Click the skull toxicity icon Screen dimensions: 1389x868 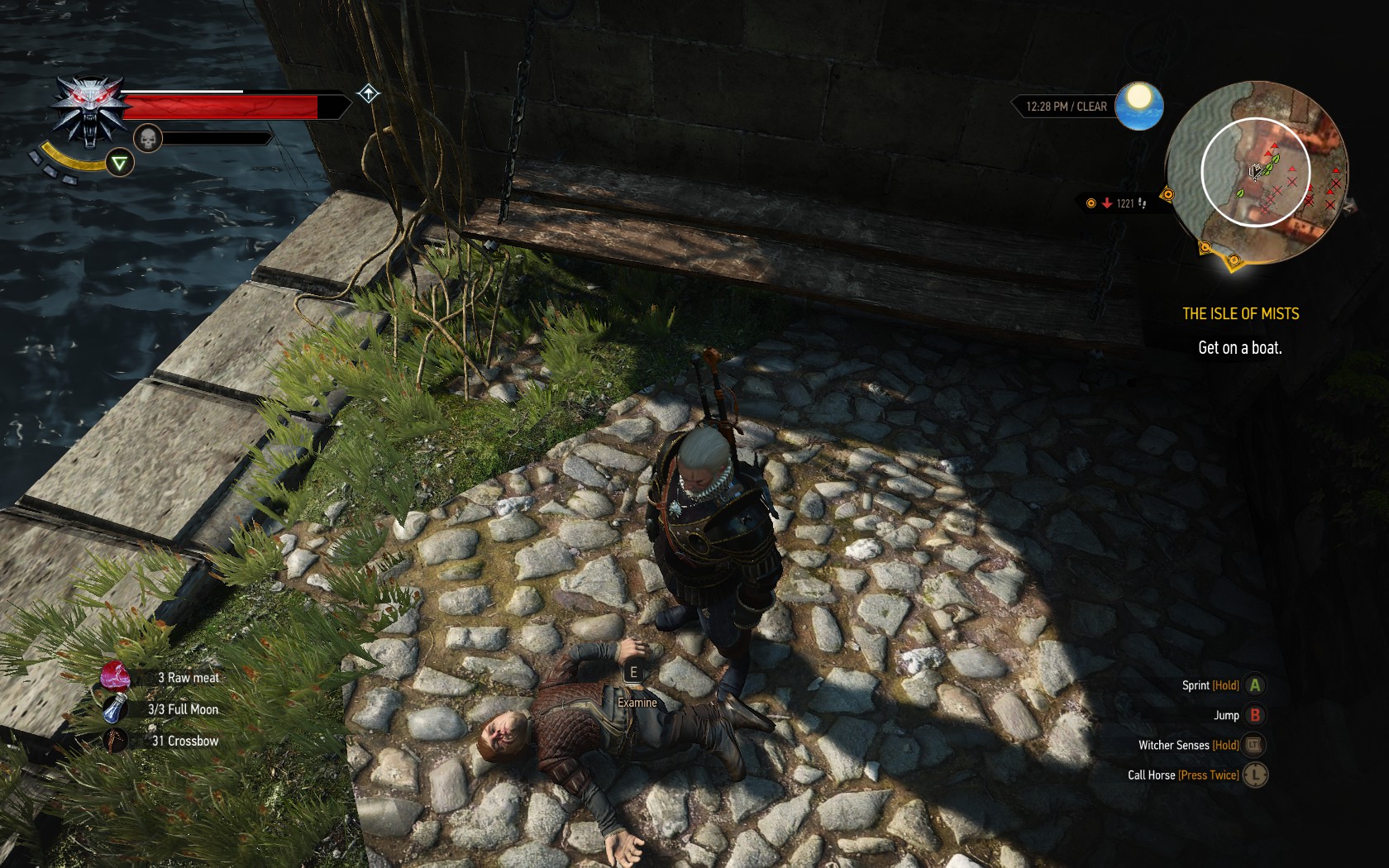point(147,139)
